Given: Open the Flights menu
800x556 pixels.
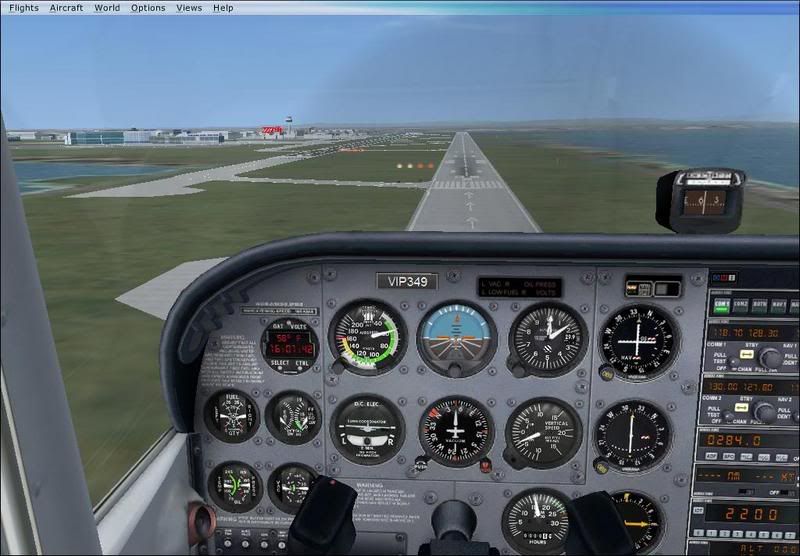Looking at the screenshot, I should click(x=24, y=7).
